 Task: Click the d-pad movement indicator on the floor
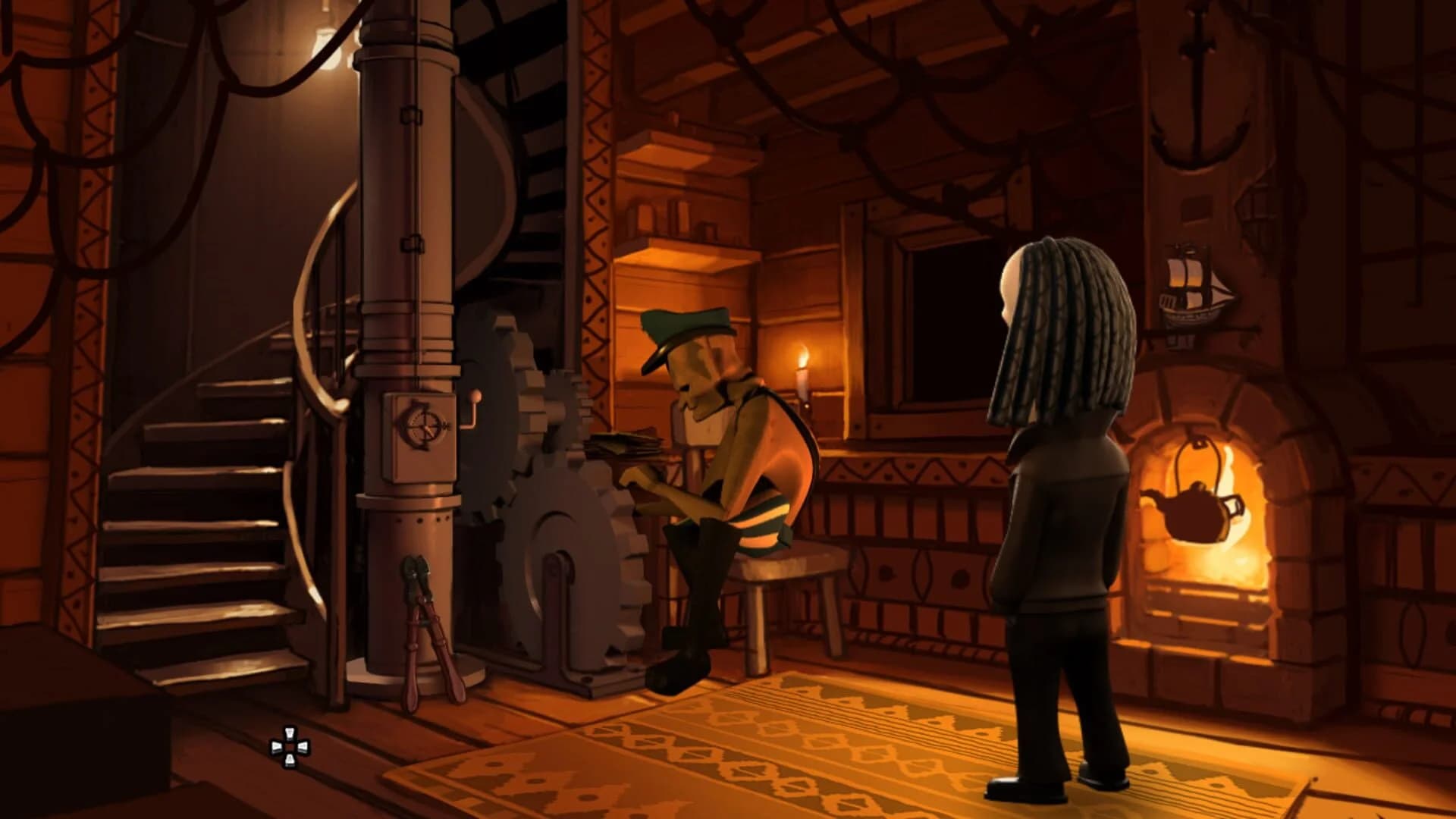point(290,746)
